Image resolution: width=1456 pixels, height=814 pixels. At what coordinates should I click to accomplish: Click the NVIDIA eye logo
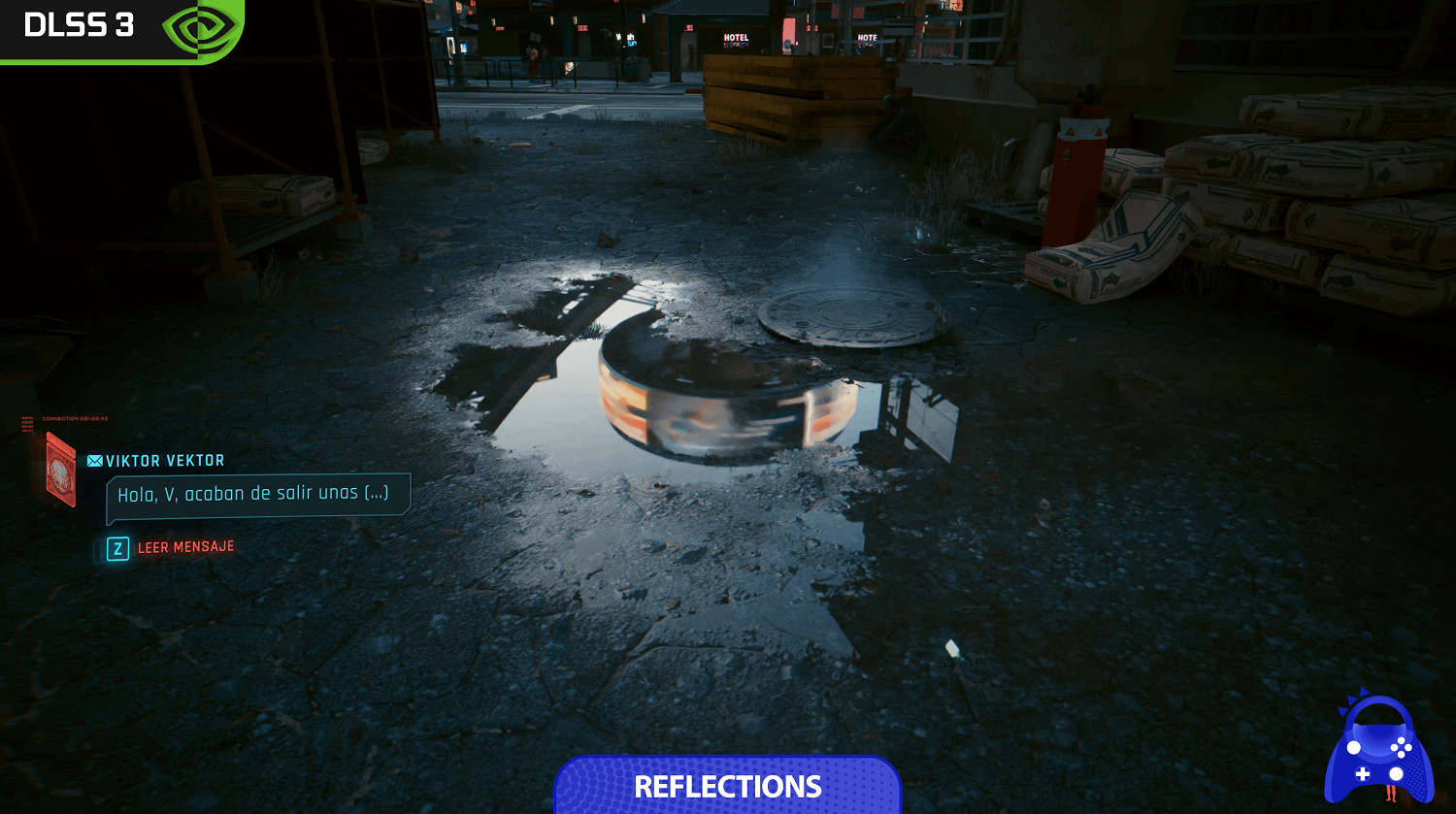(201, 29)
